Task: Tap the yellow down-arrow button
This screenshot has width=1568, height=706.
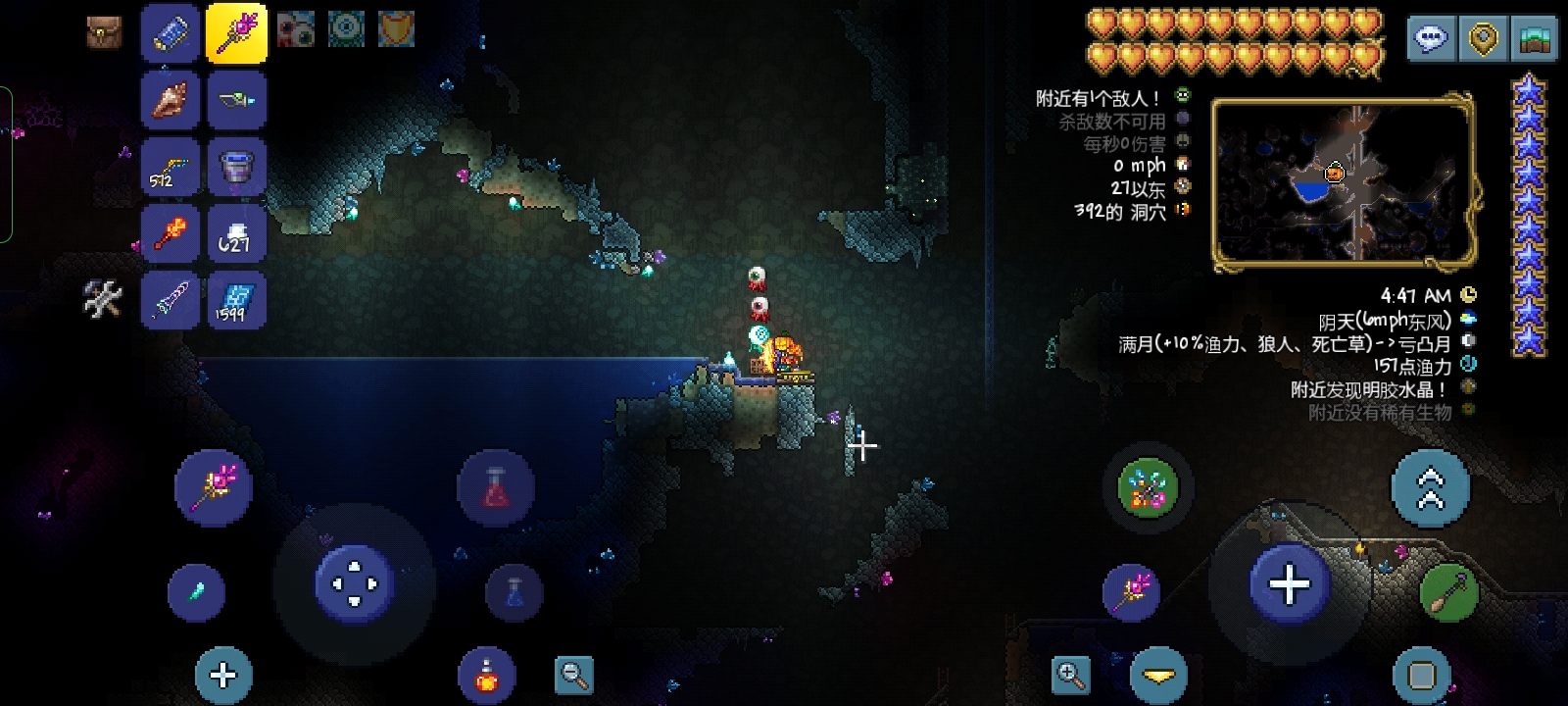Action: tap(1158, 675)
